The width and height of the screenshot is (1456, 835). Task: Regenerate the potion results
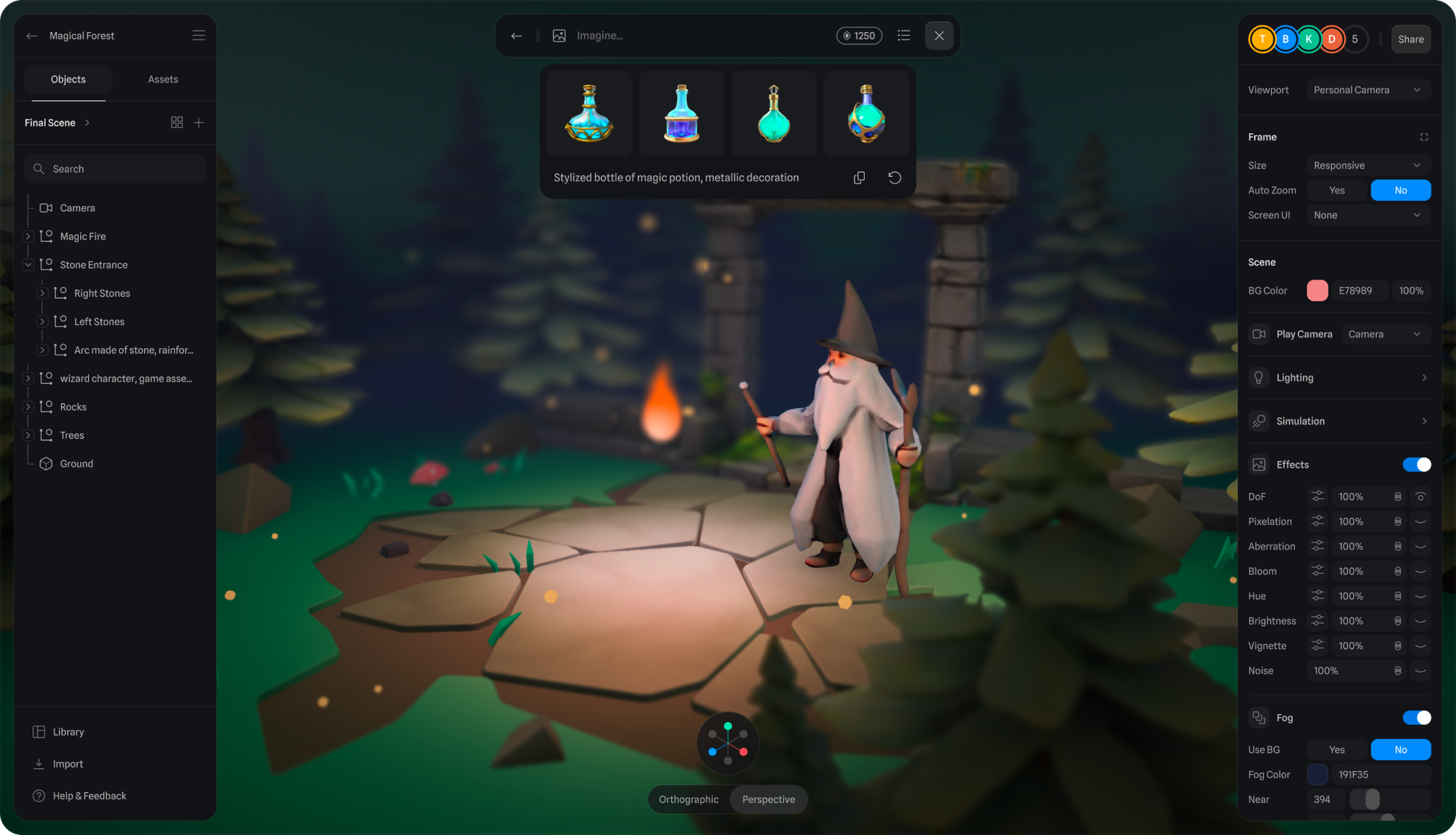[895, 178]
